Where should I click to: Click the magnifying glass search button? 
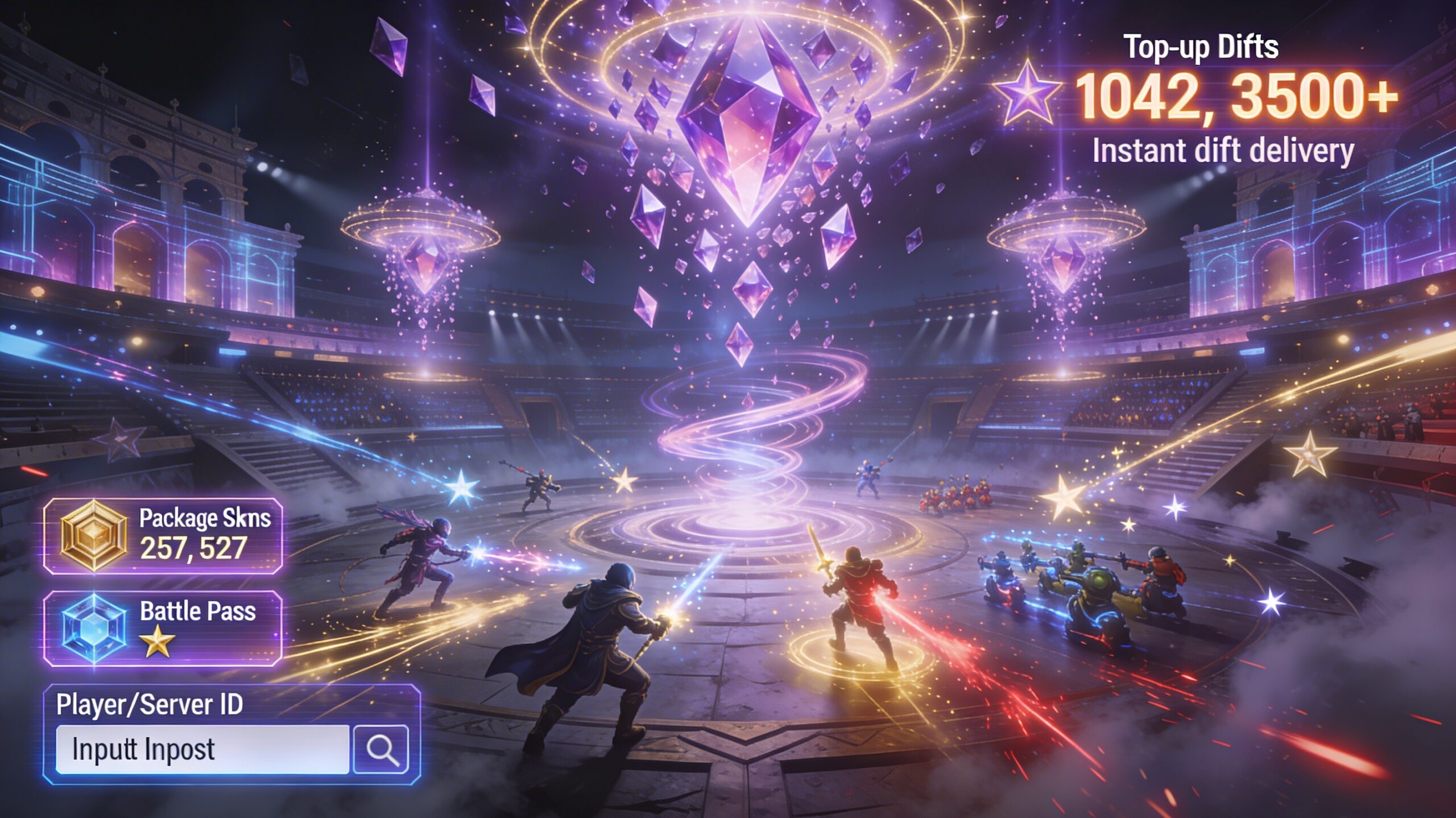tap(381, 749)
